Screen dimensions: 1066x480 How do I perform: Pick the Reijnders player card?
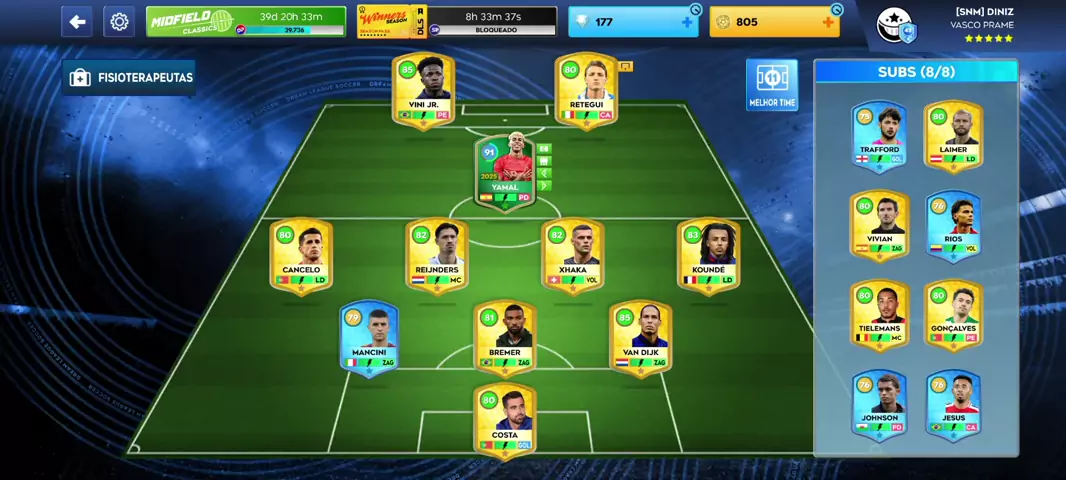[437, 256]
